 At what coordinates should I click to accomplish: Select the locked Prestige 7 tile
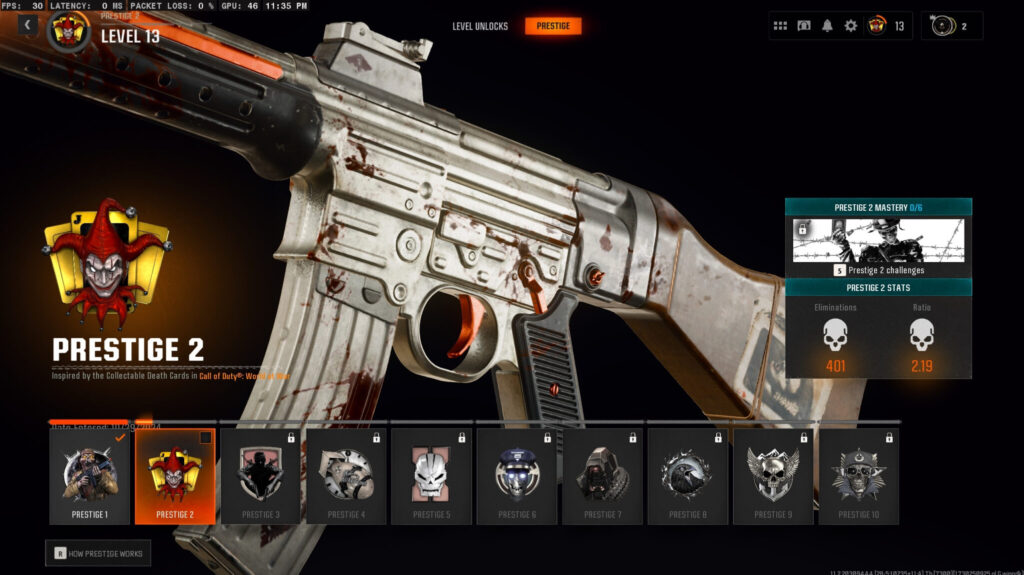pyautogui.click(x=601, y=476)
